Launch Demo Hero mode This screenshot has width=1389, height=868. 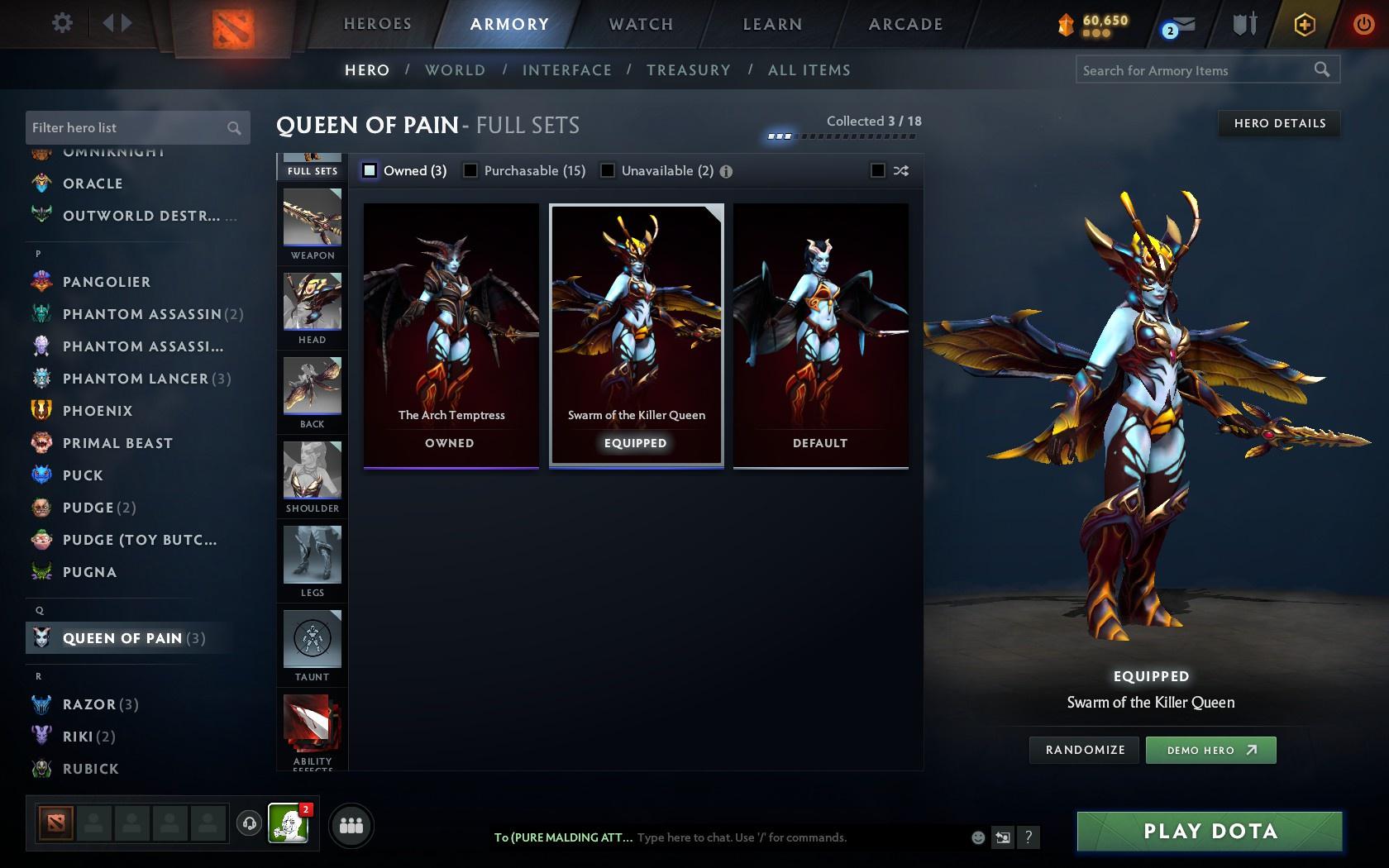(1210, 750)
